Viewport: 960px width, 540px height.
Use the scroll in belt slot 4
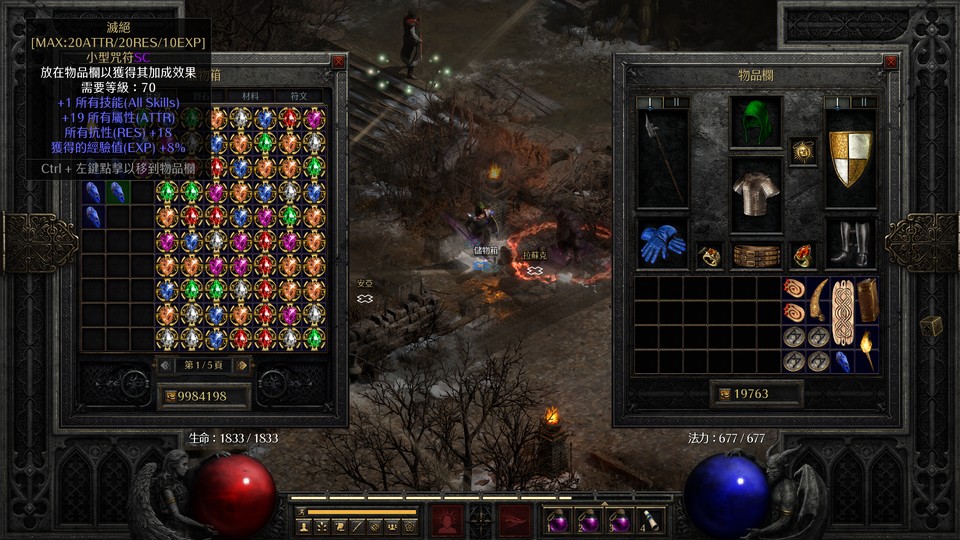tap(650, 520)
